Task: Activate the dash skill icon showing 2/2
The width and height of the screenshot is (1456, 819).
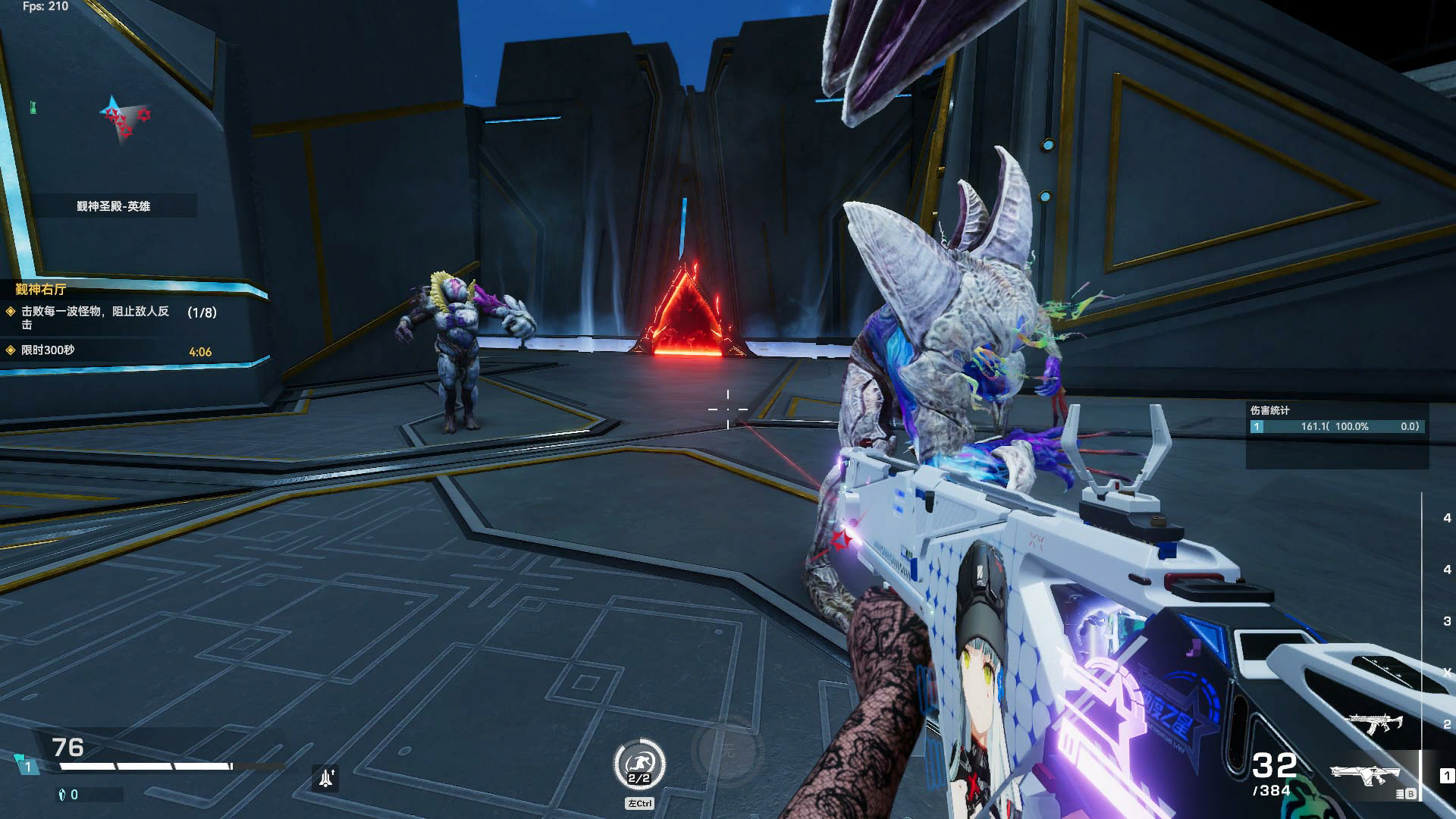Action: point(639,764)
